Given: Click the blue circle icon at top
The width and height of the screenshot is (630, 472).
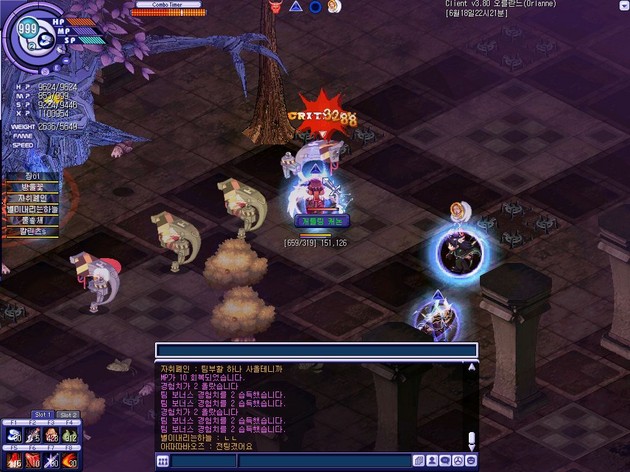Looking at the screenshot, I should click(315, 6).
